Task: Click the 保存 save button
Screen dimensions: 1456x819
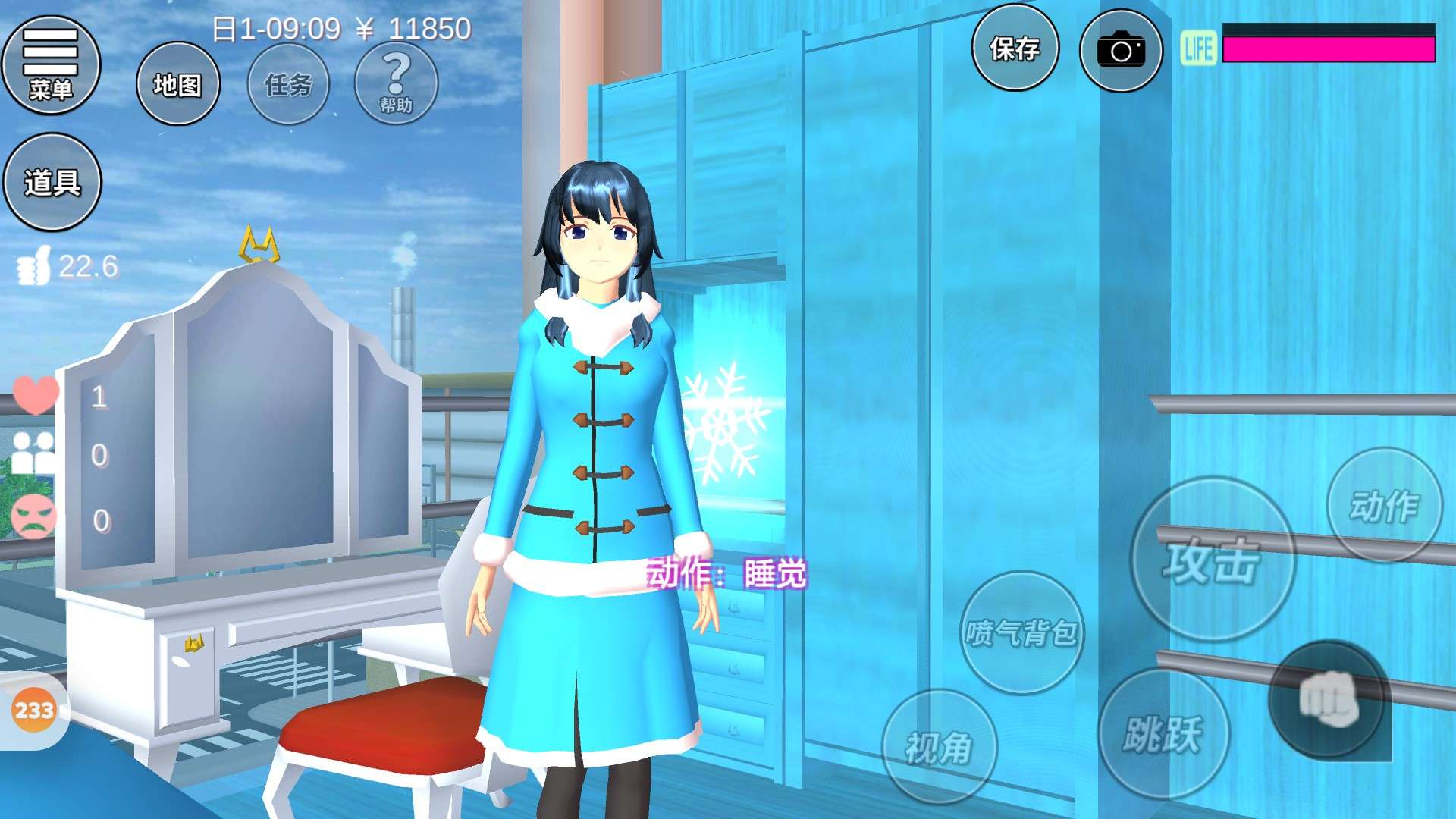Action: point(1015,49)
